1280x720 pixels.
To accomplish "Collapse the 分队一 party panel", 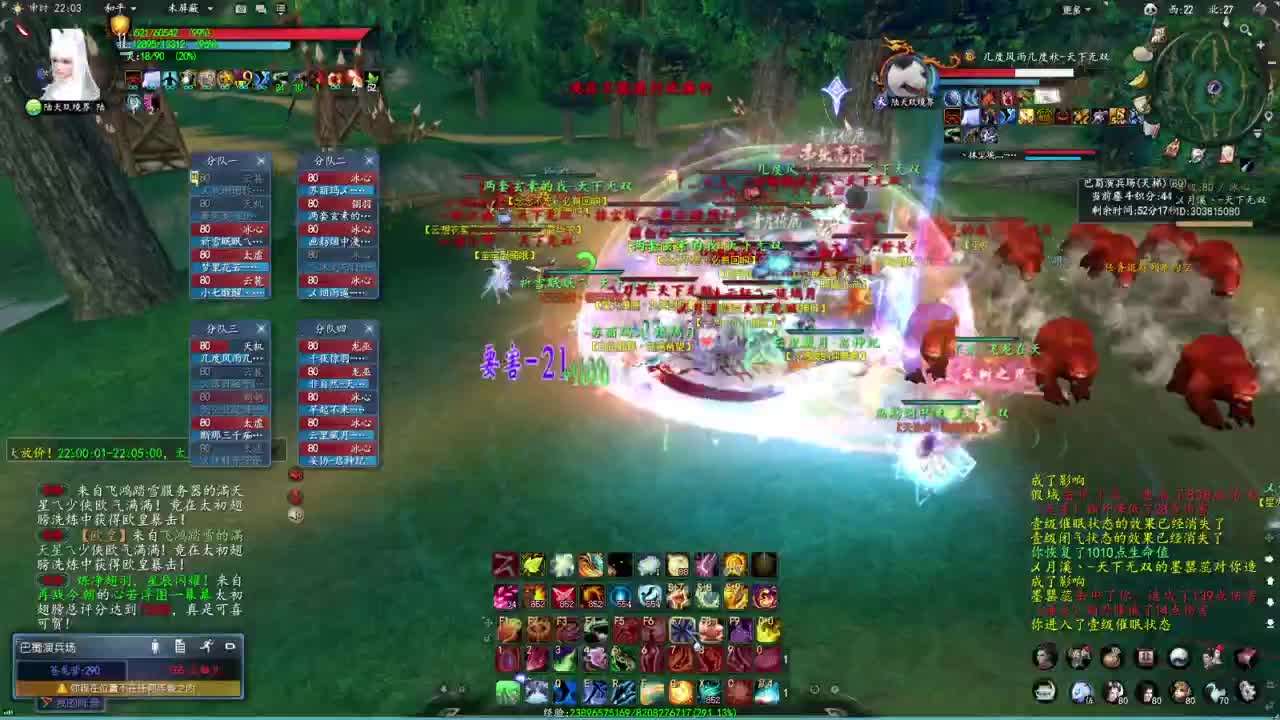I will coord(261,160).
